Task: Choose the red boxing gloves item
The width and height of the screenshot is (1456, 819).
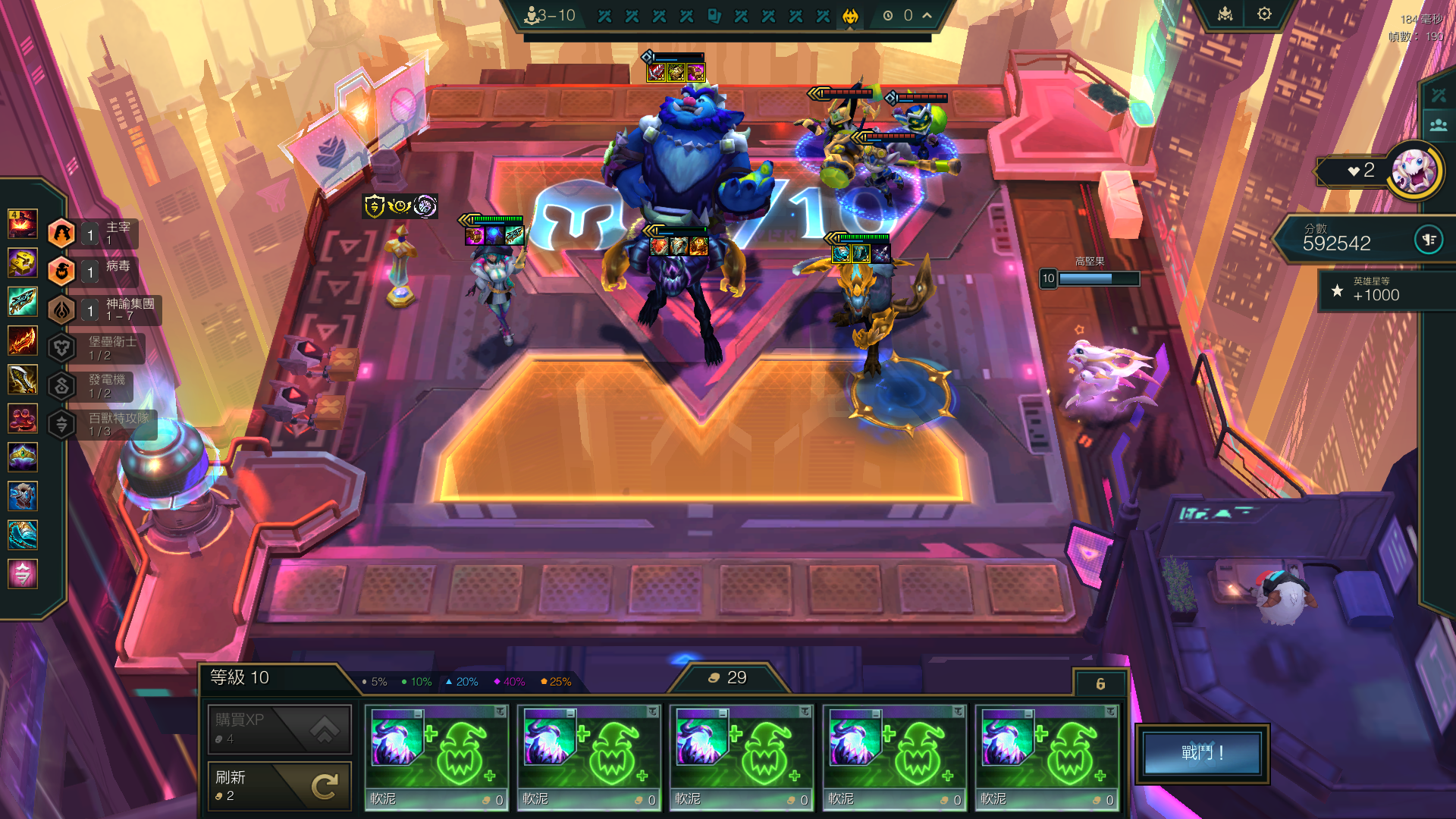Action: click(23, 418)
